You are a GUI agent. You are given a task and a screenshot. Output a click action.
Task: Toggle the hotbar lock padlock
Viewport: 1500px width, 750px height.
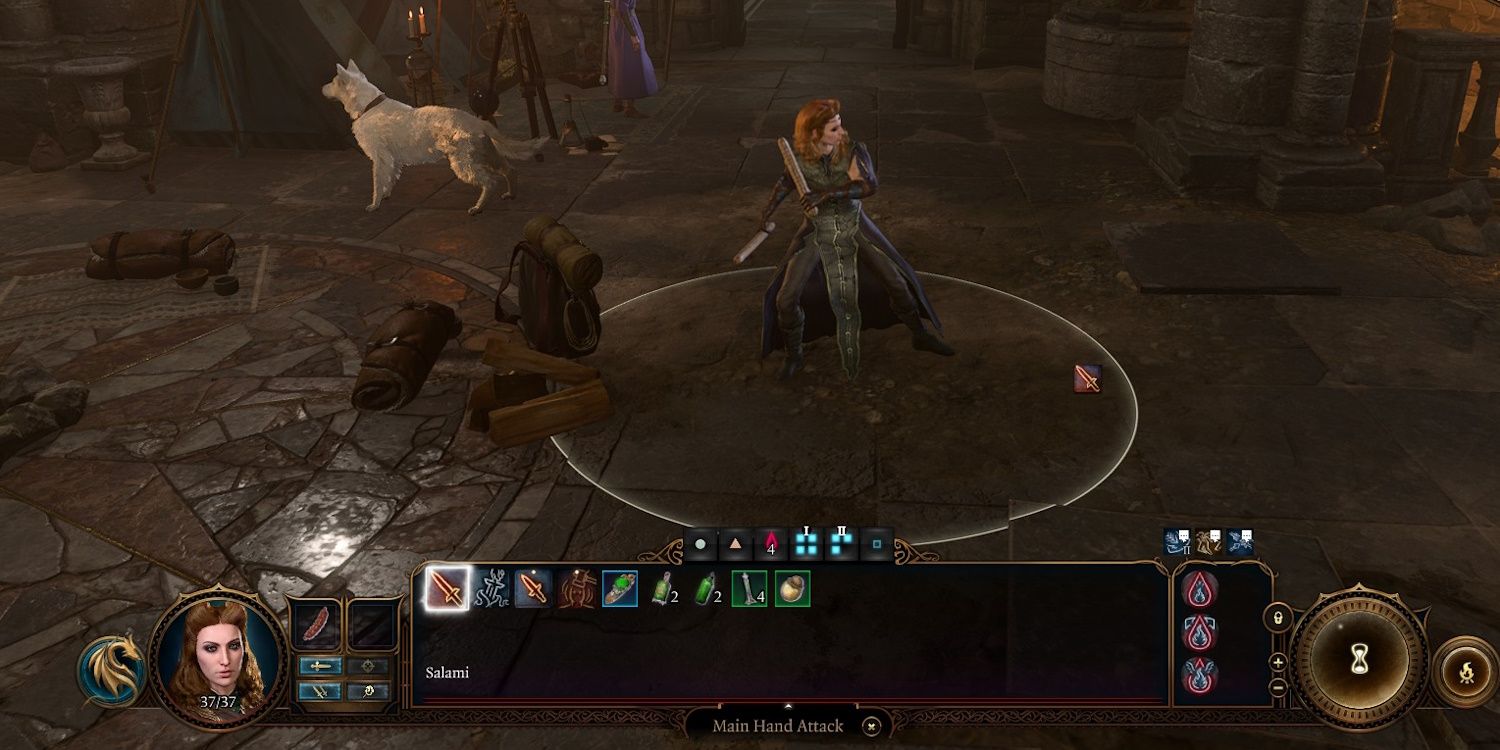click(1279, 618)
